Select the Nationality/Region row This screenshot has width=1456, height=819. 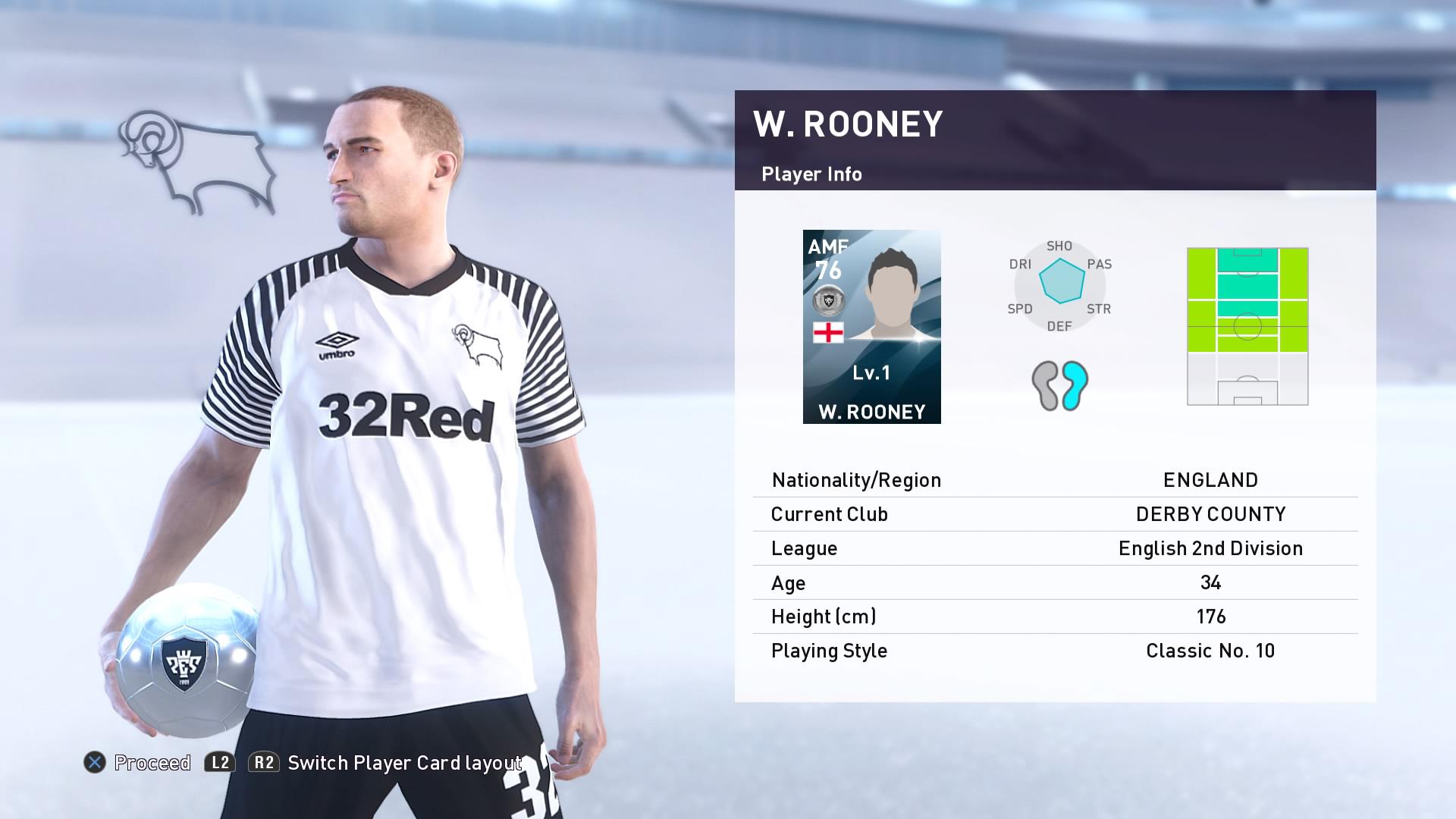(1055, 480)
